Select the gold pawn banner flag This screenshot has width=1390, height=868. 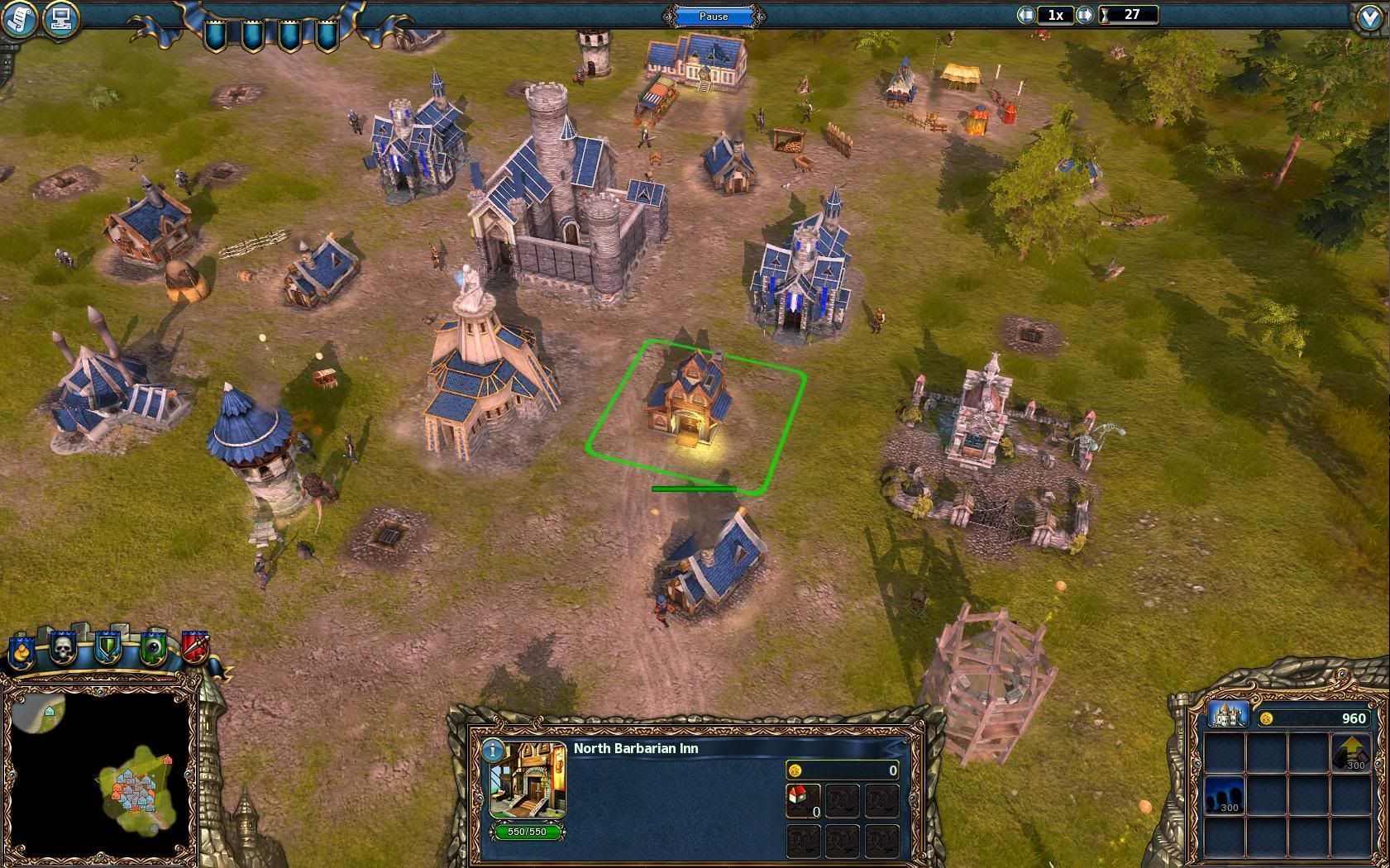point(21,651)
